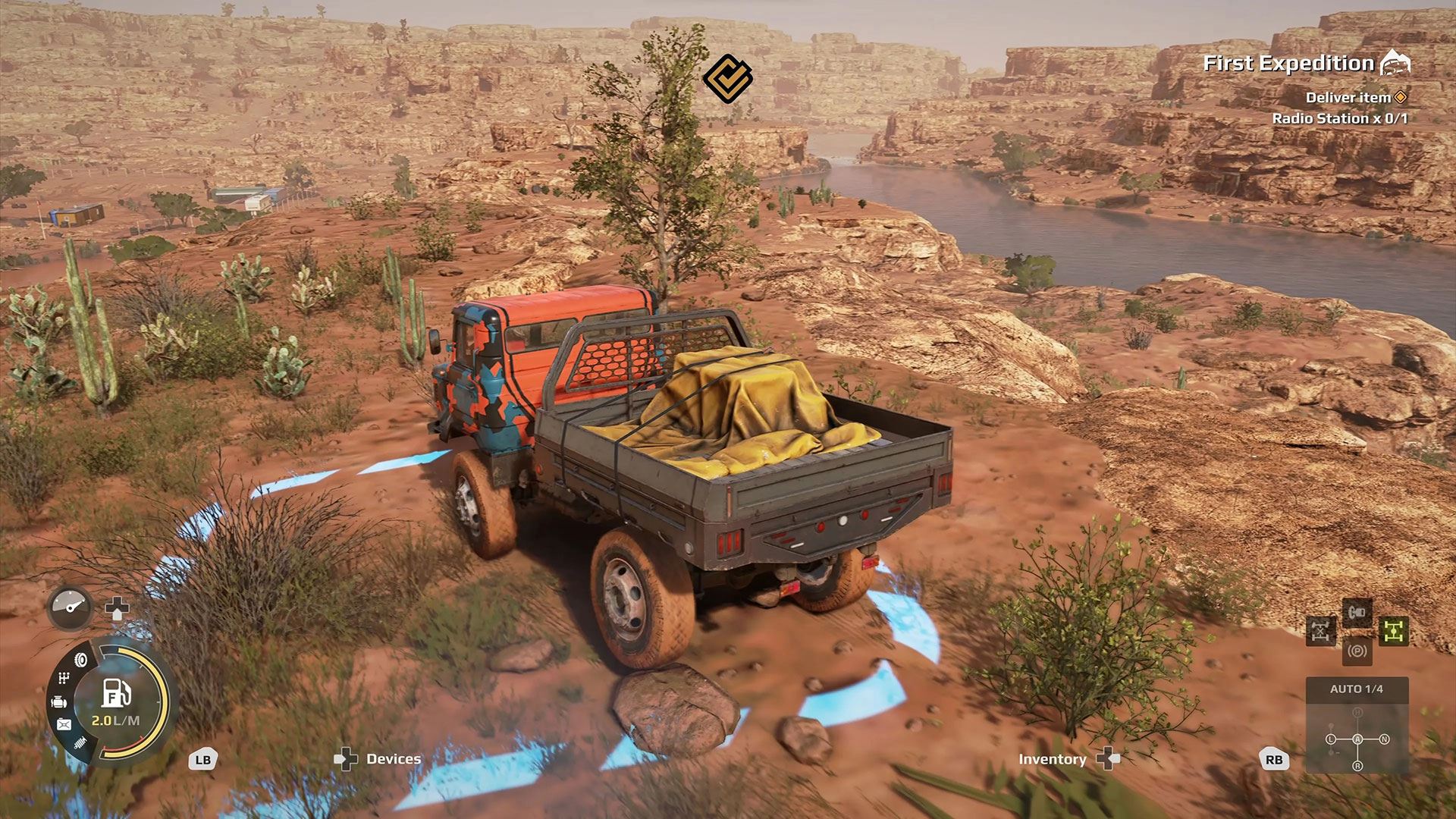The height and width of the screenshot is (819, 1456).
Task: Select the gearbox status icon
Action: (x=64, y=679)
